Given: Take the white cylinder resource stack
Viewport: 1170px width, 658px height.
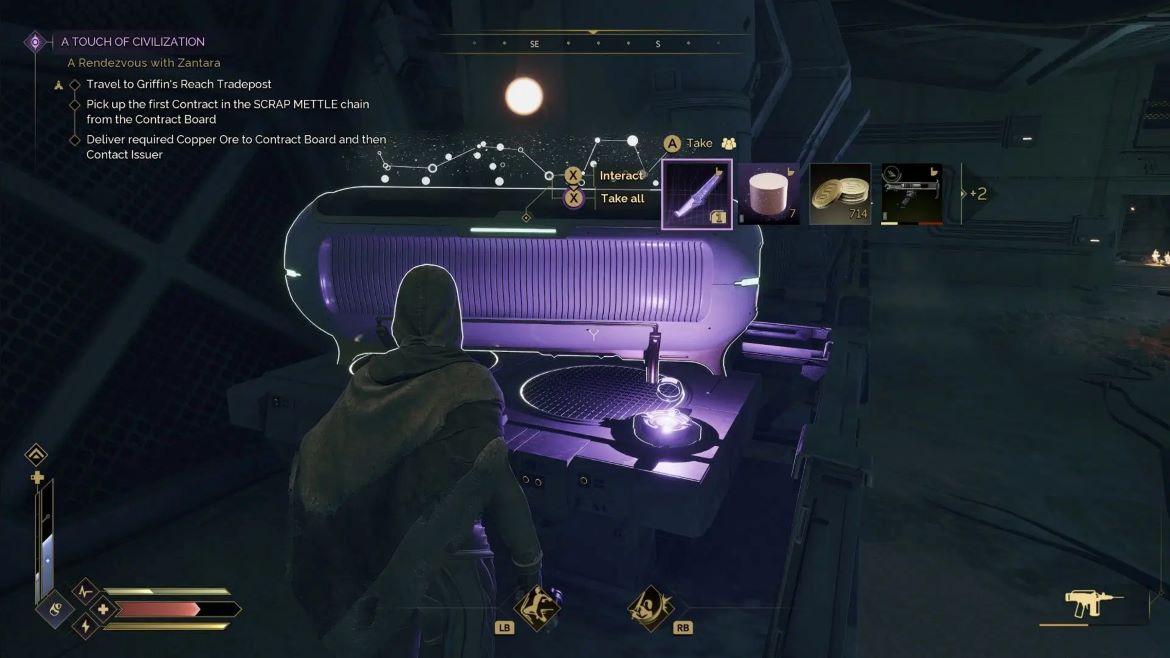Looking at the screenshot, I should [x=769, y=194].
